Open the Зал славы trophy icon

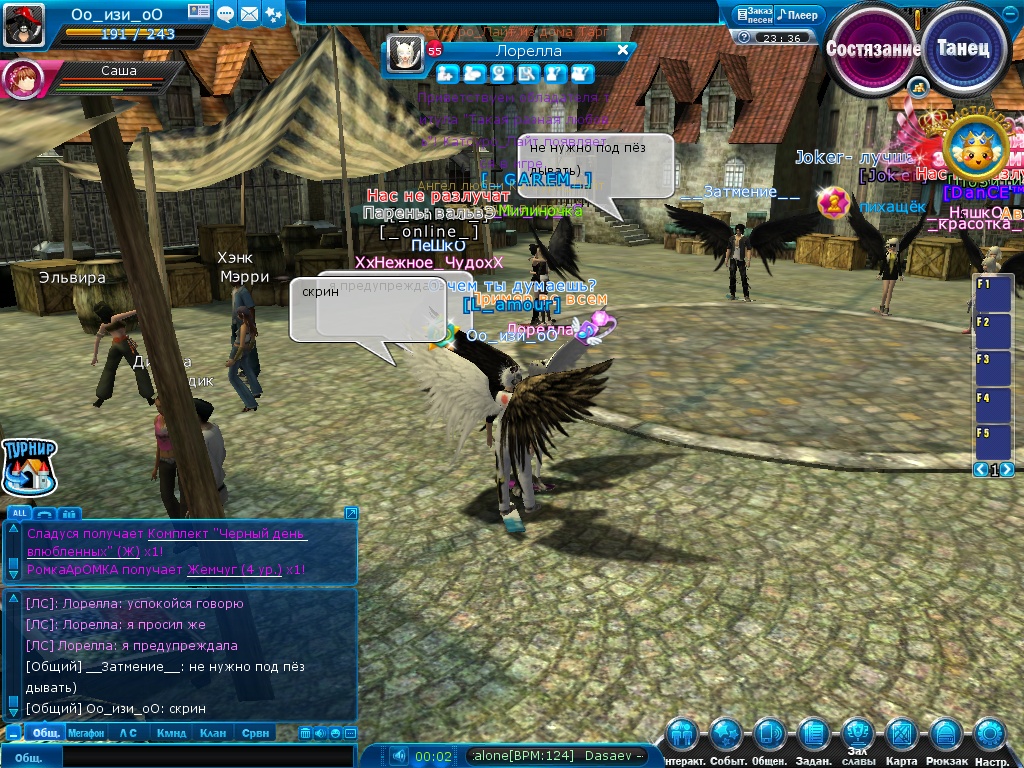pos(857,735)
